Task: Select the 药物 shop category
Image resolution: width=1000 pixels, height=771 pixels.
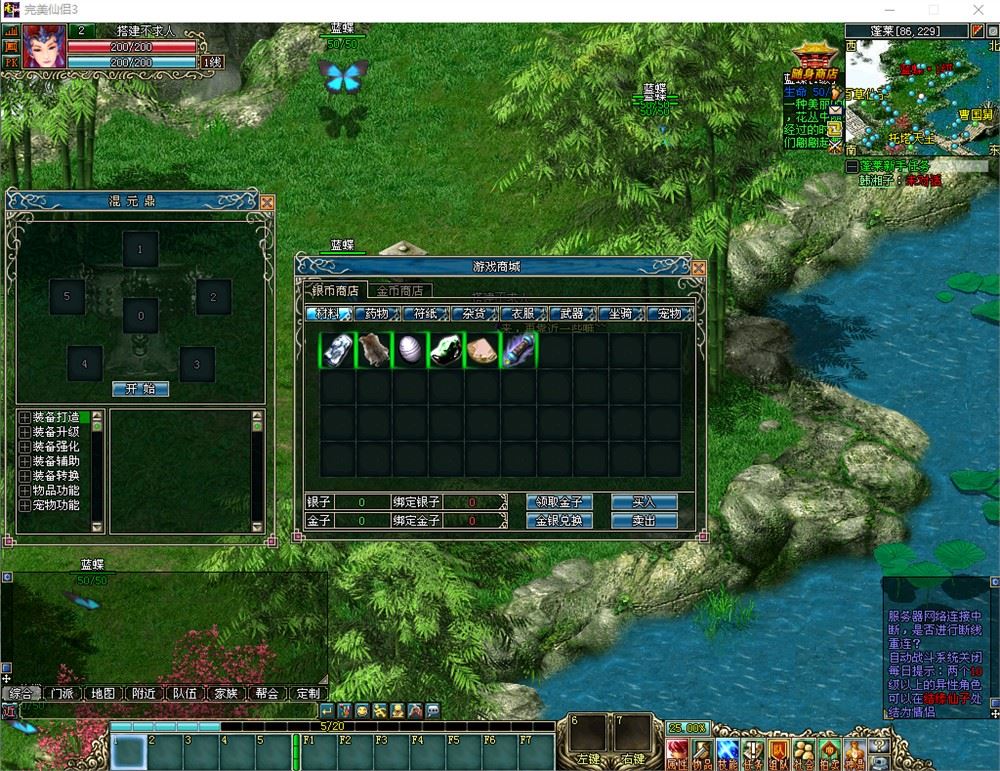Action: [376, 314]
